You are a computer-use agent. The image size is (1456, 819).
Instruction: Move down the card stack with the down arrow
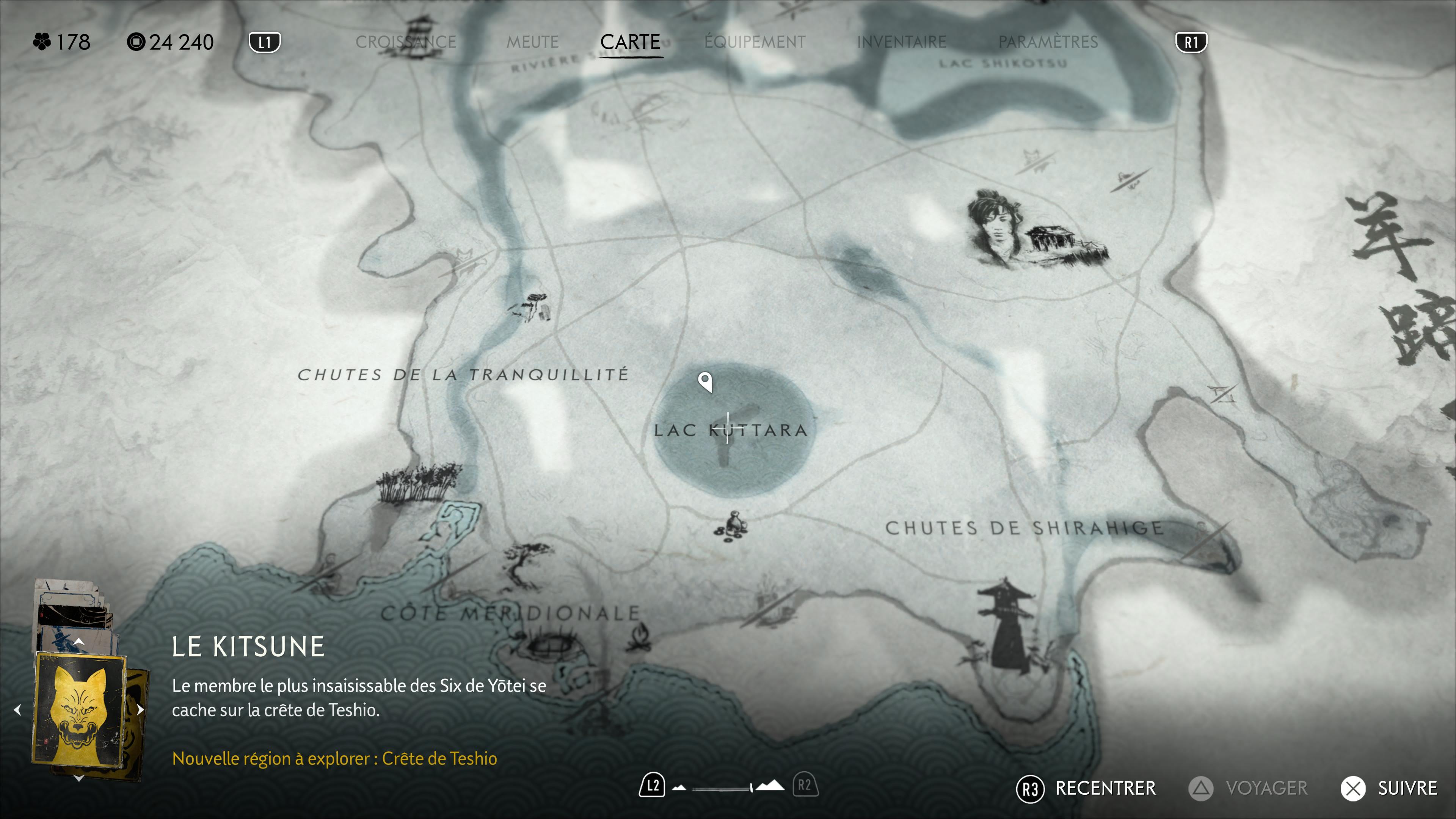tap(79, 778)
